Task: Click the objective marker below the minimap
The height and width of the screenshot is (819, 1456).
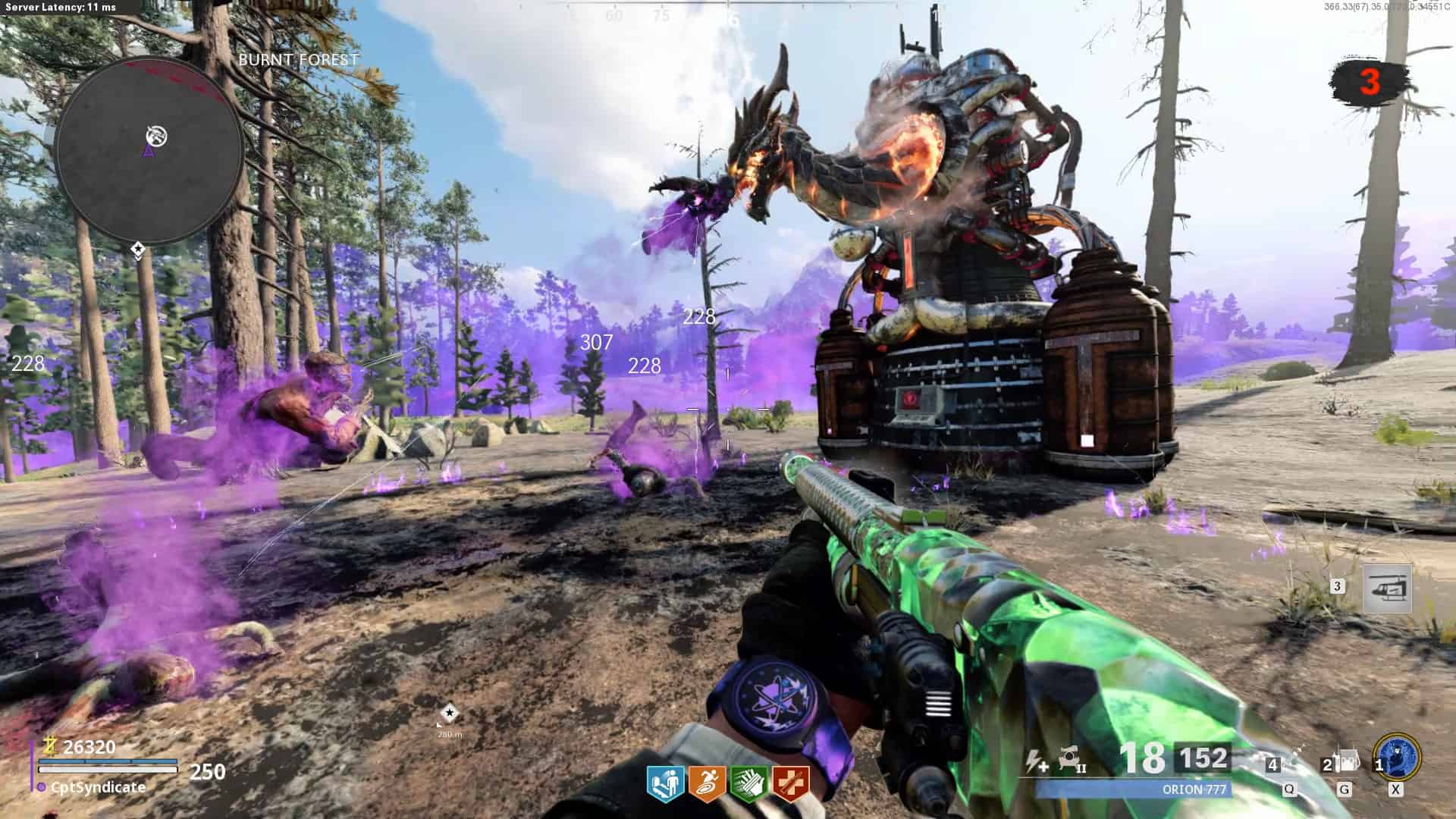Action: point(138,249)
